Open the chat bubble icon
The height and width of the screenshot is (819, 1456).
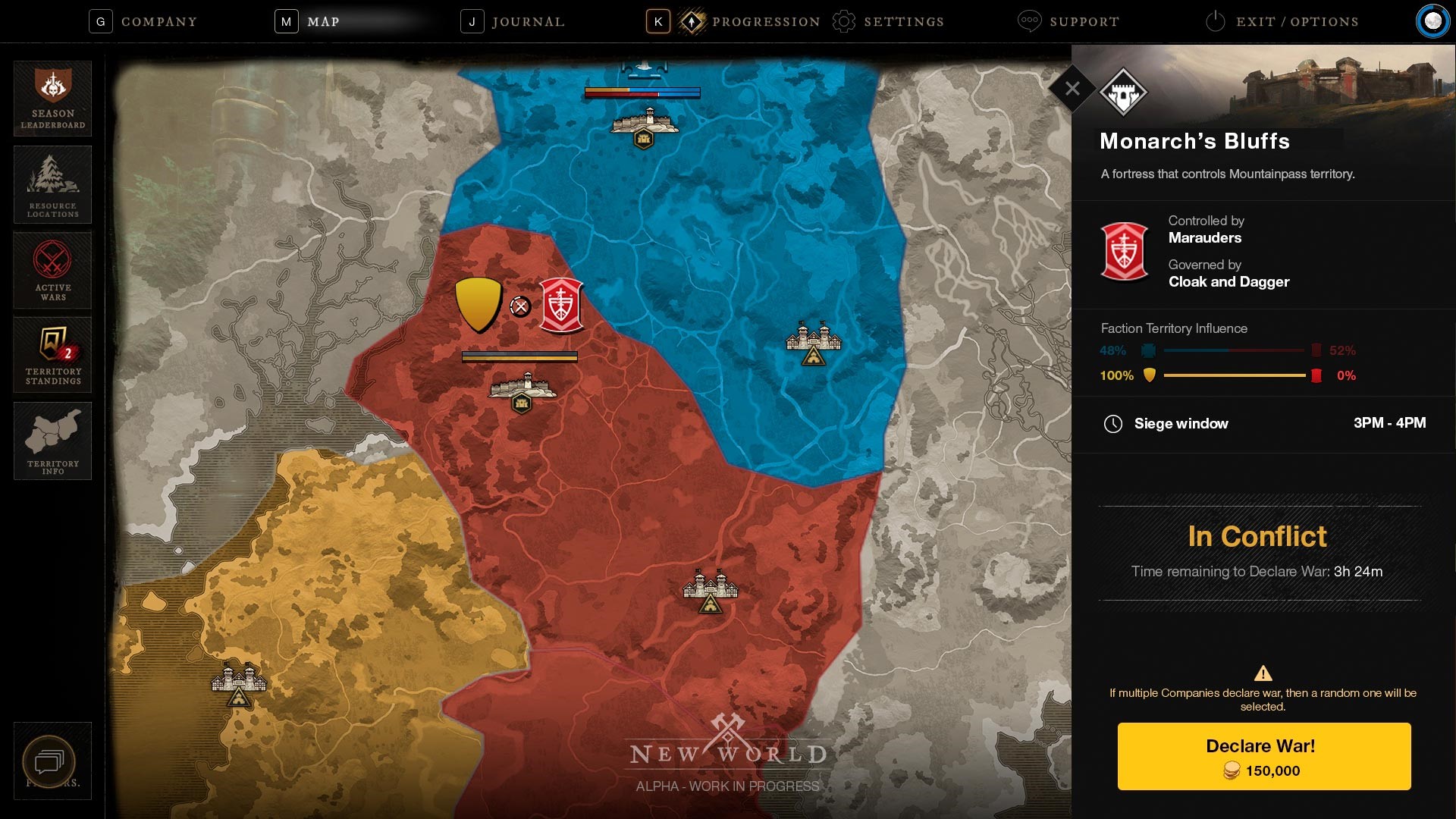[x=49, y=761]
